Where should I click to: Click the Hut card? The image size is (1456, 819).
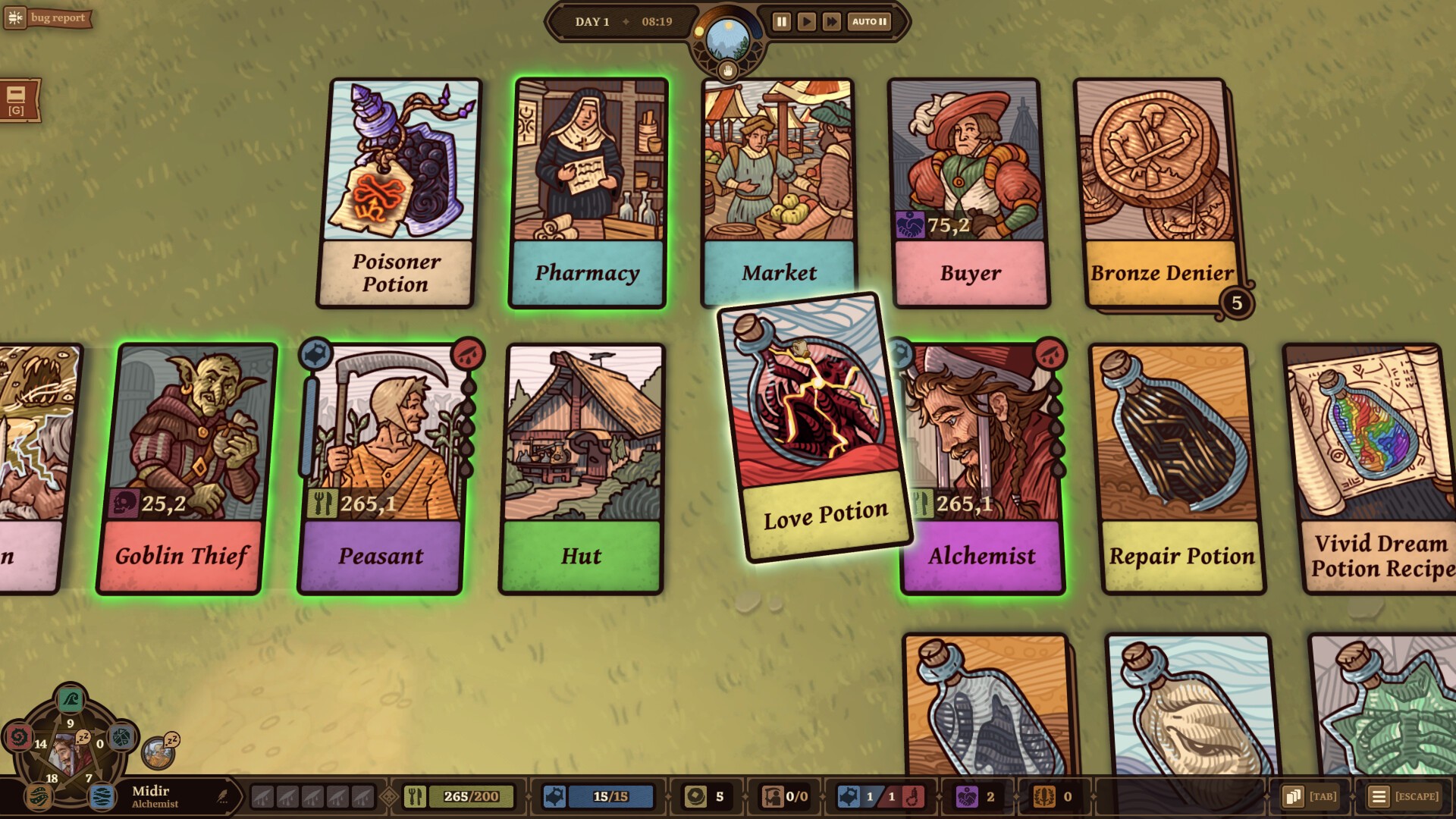(582, 466)
